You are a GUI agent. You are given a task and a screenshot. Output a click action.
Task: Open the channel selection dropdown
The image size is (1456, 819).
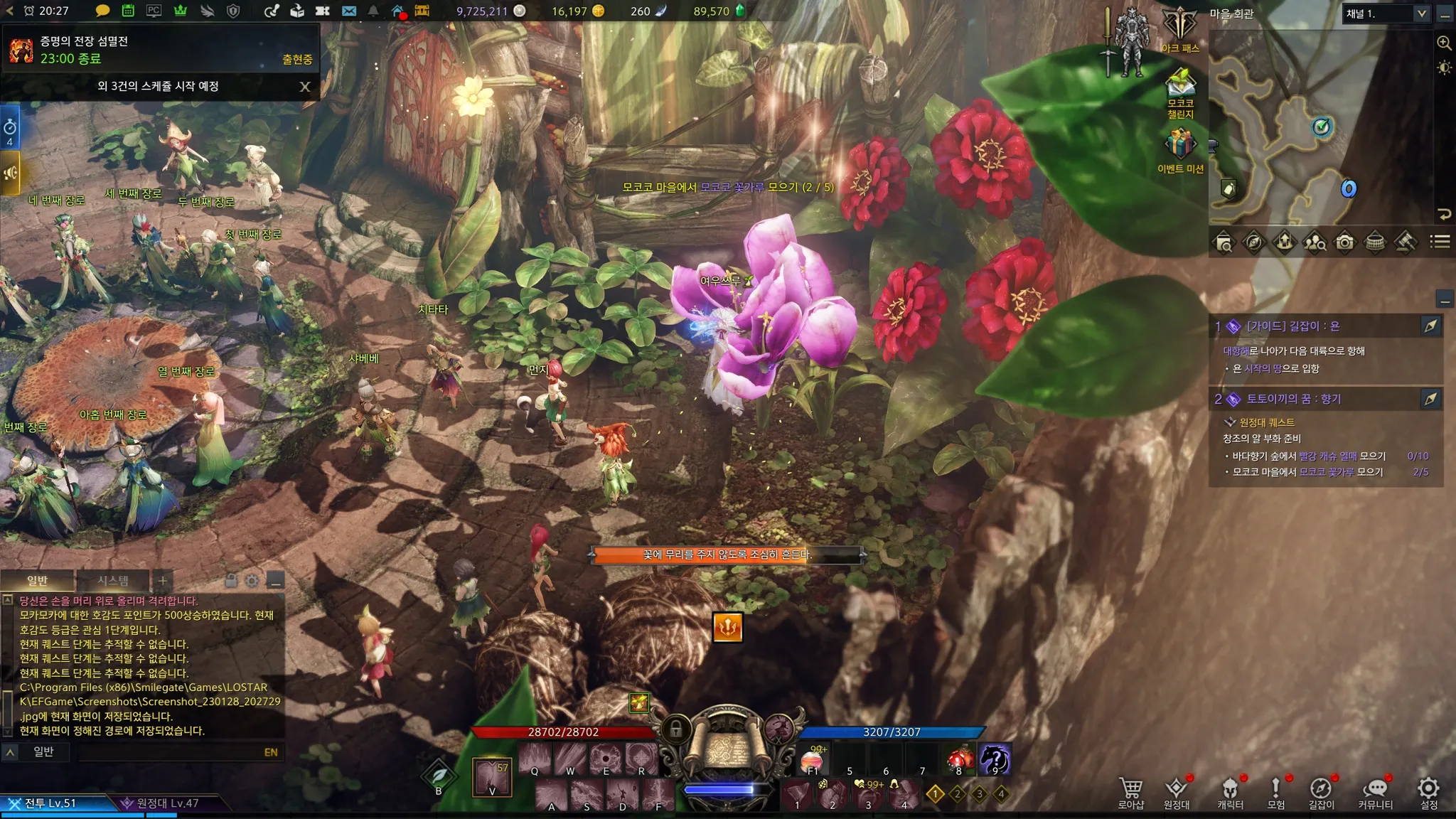point(1421,14)
